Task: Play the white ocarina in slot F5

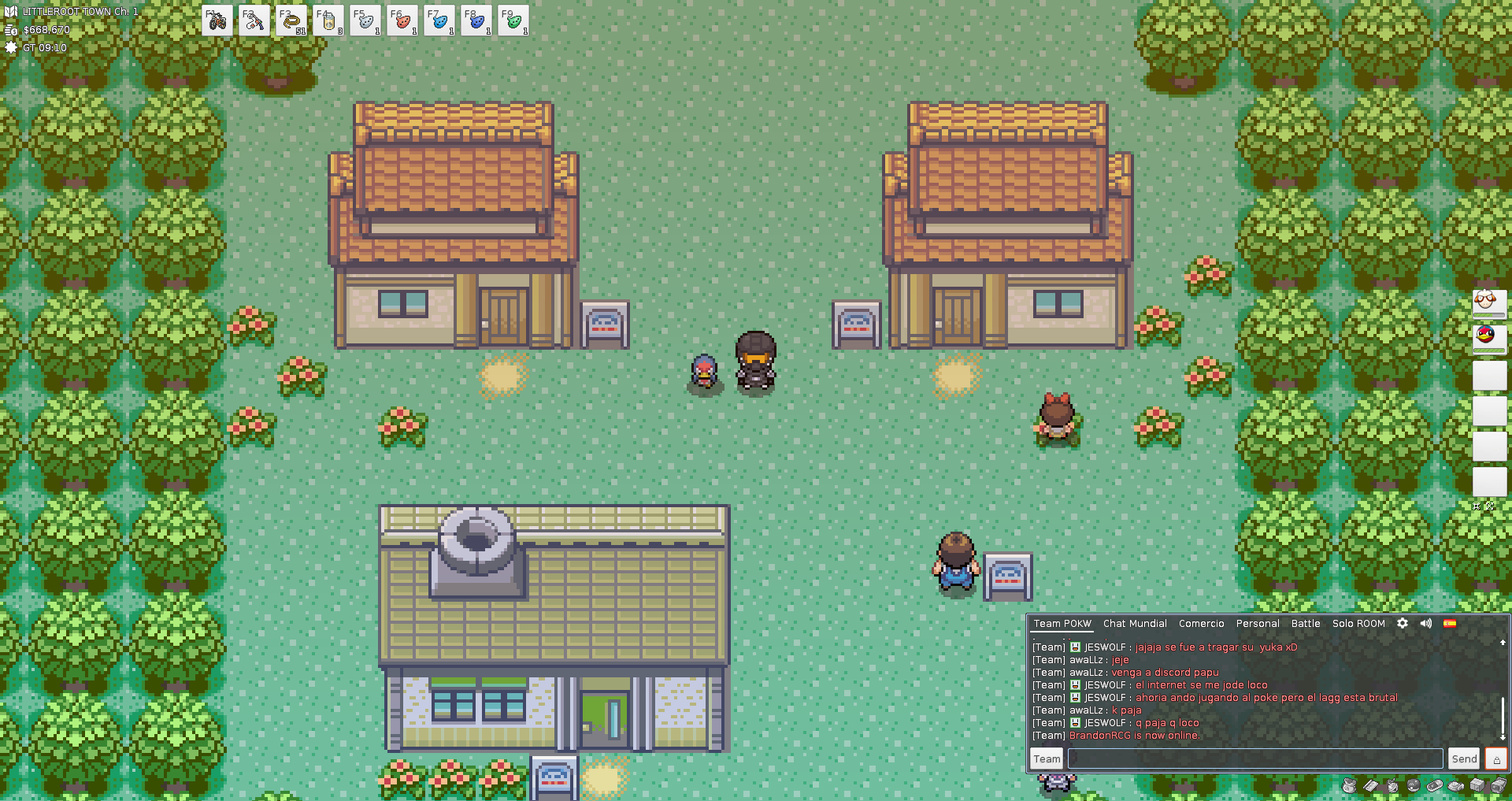Action: click(365, 20)
